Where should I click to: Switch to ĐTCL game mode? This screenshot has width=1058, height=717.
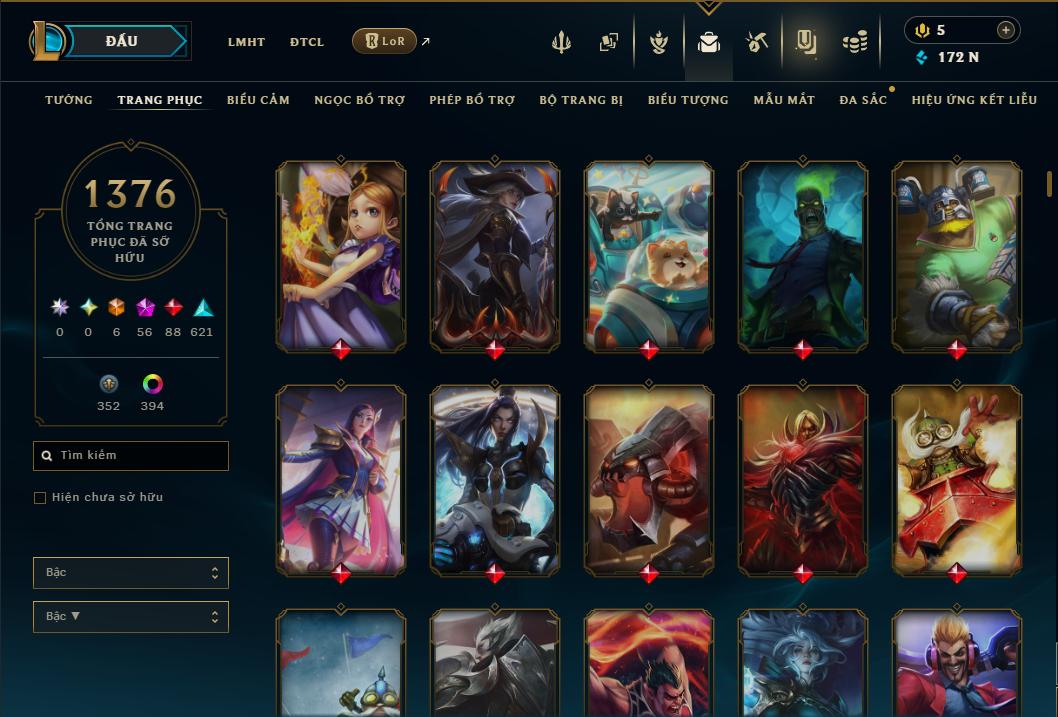tap(307, 42)
